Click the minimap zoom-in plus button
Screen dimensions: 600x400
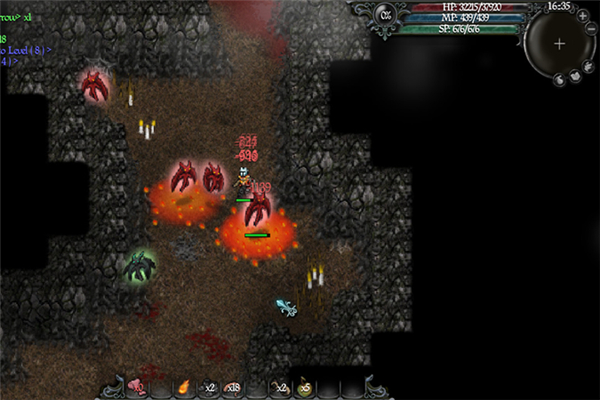(x=583, y=17)
